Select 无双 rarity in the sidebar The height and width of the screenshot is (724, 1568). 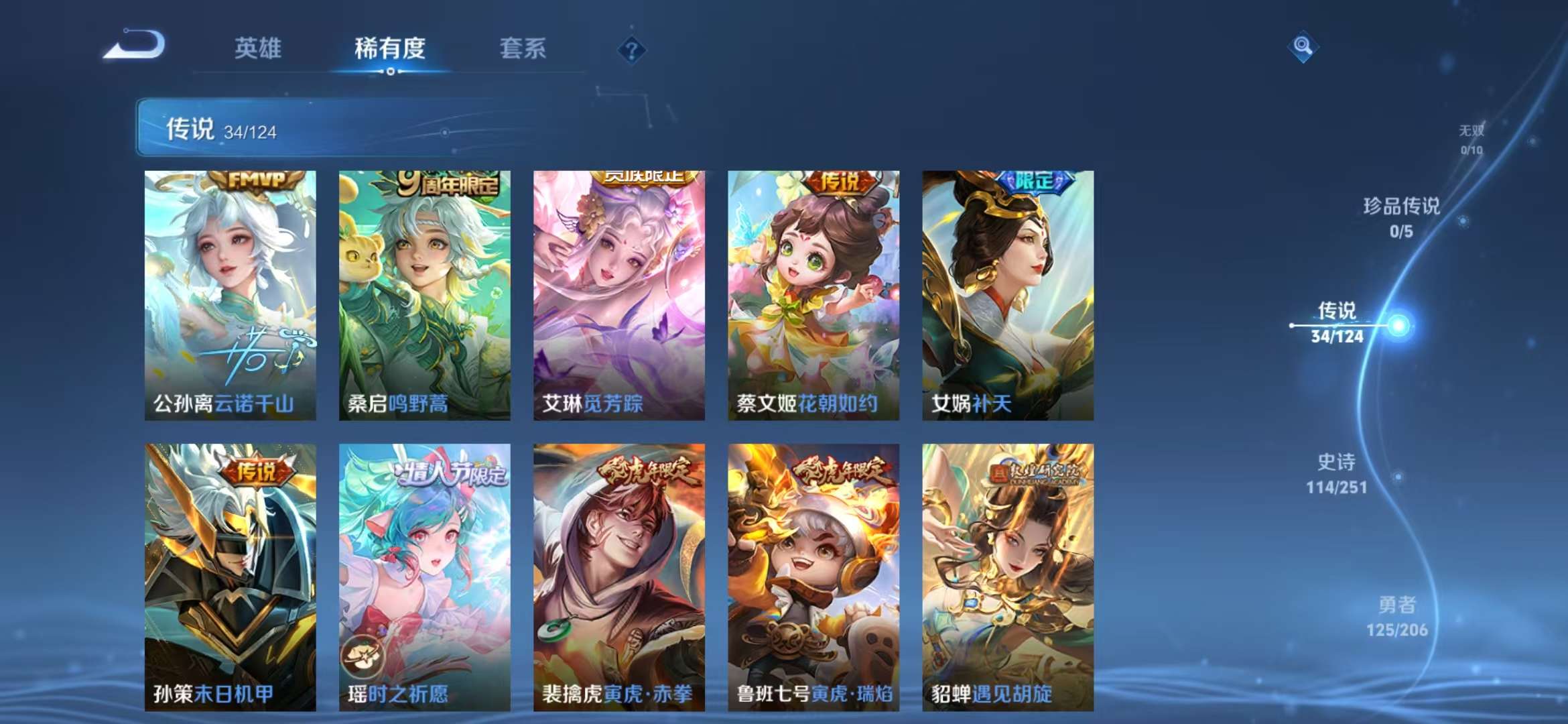[1473, 131]
